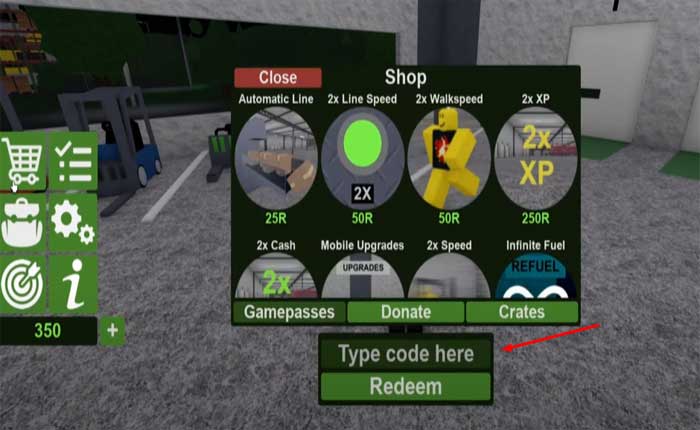
Task: Open the target icon menu
Action: (24, 283)
